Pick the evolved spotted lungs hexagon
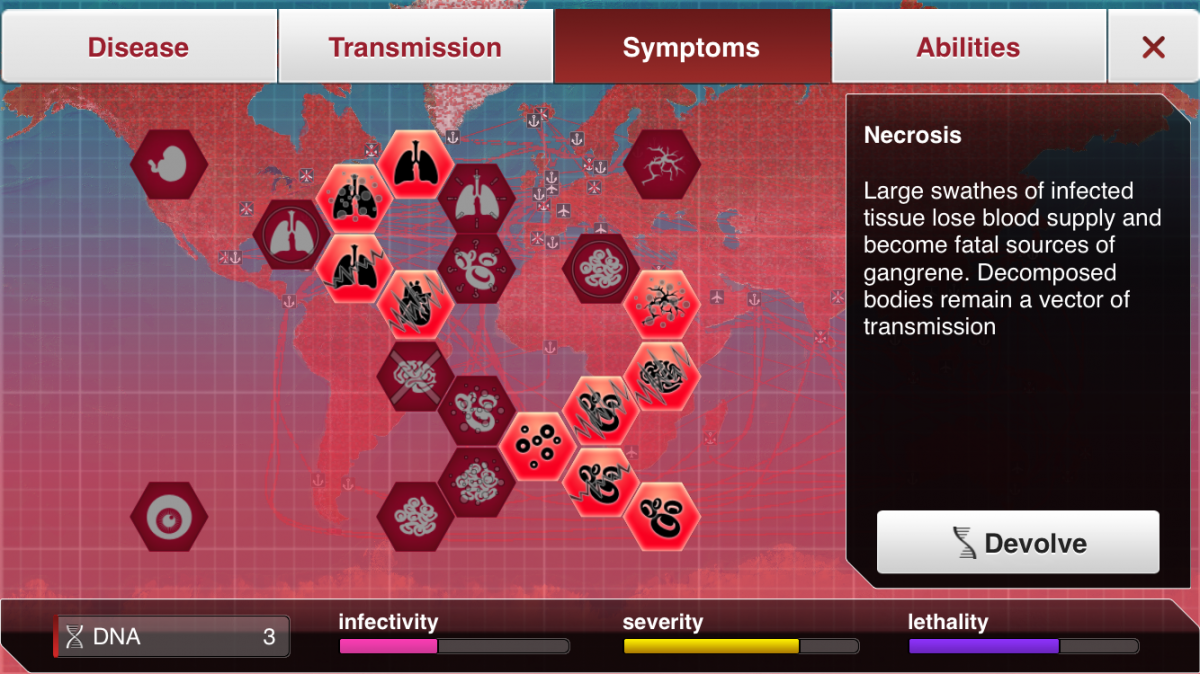This screenshot has width=1200, height=674. click(x=354, y=199)
